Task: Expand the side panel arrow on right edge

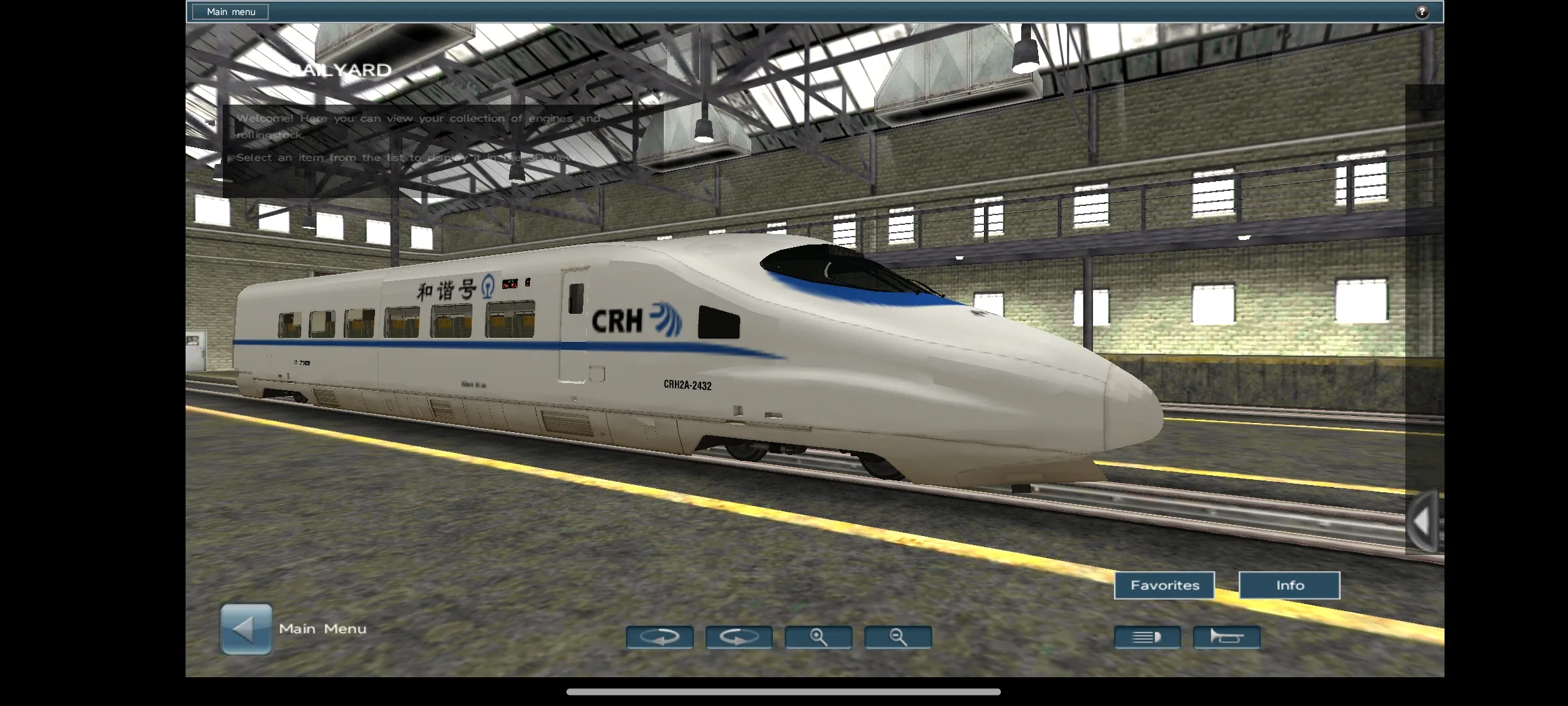Action: click(x=1423, y=522)
